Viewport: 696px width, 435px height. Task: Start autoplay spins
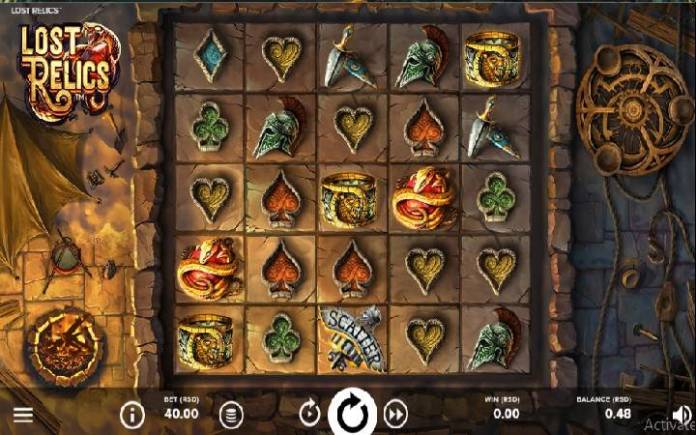pos(309,413)
